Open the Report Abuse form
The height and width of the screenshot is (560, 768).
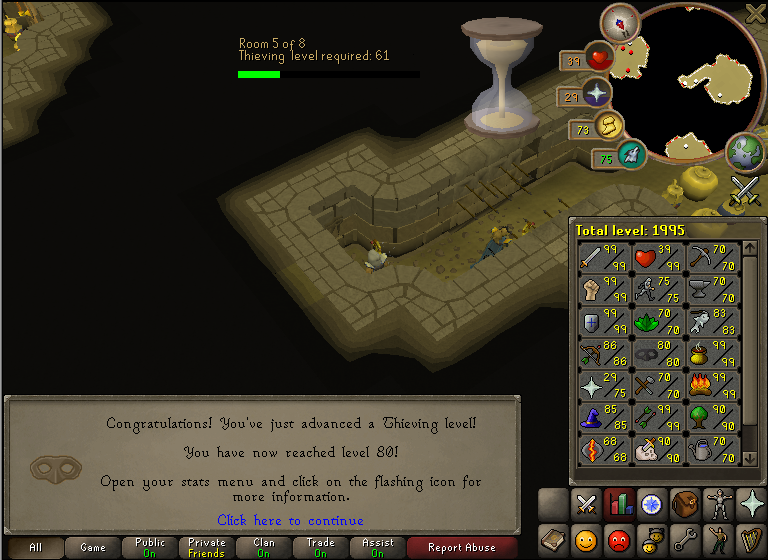click(x=461, y=547)
